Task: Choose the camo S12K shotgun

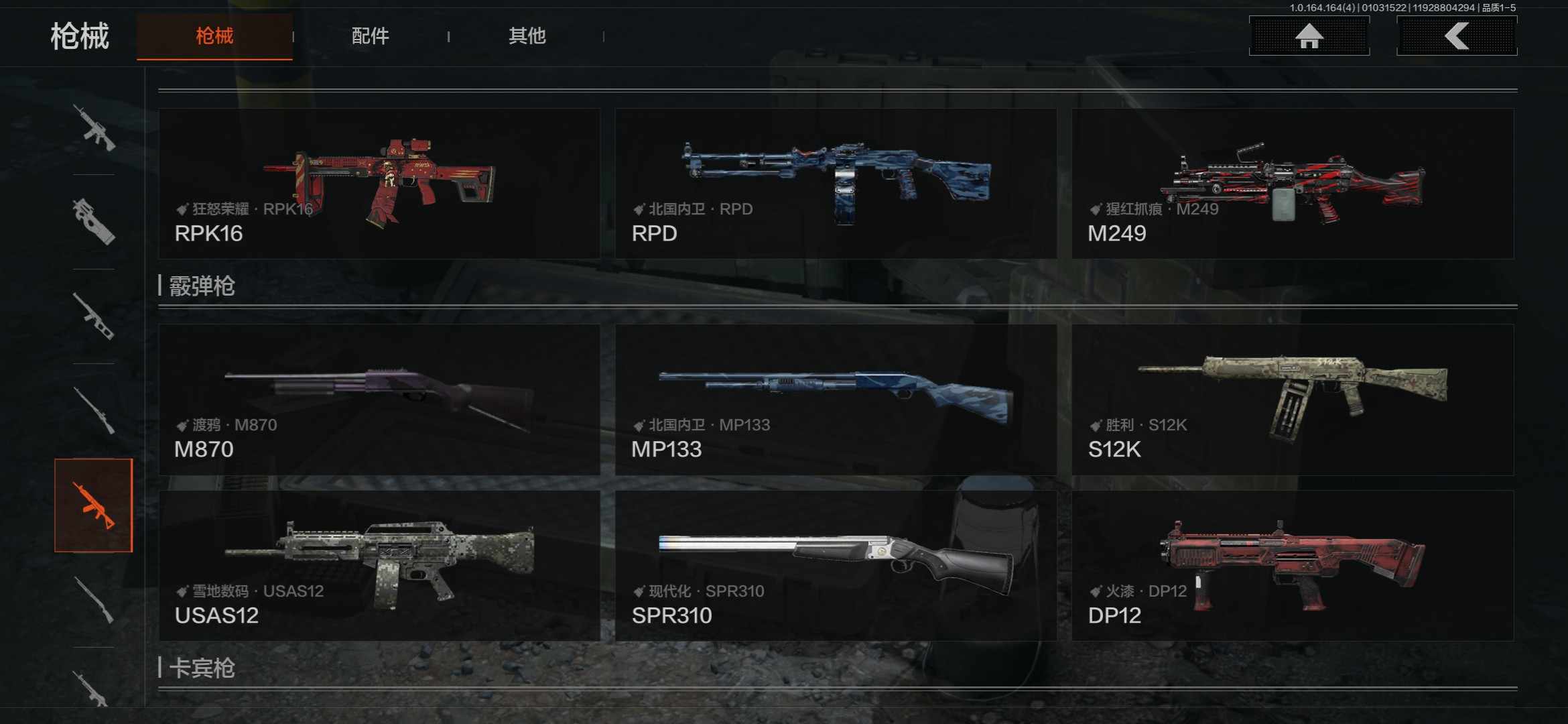Action: (x=1292, y=400)
